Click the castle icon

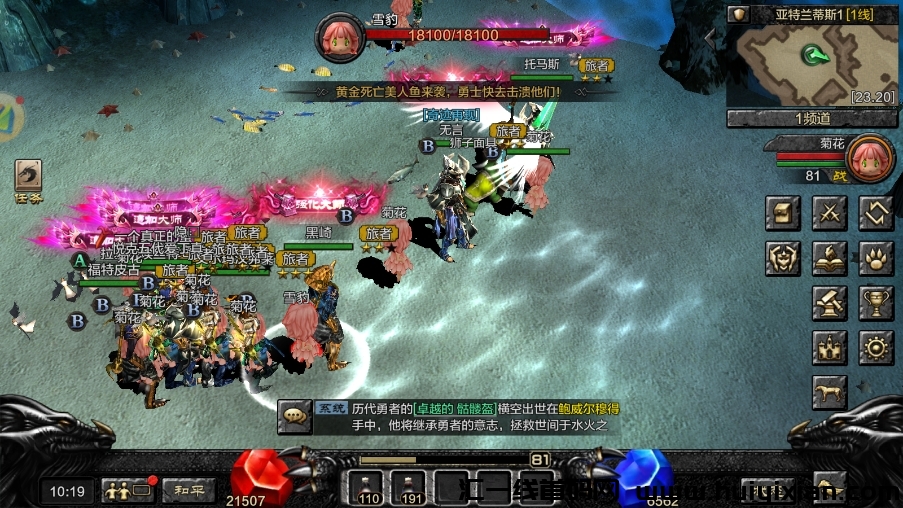click(x=830, y=348)
